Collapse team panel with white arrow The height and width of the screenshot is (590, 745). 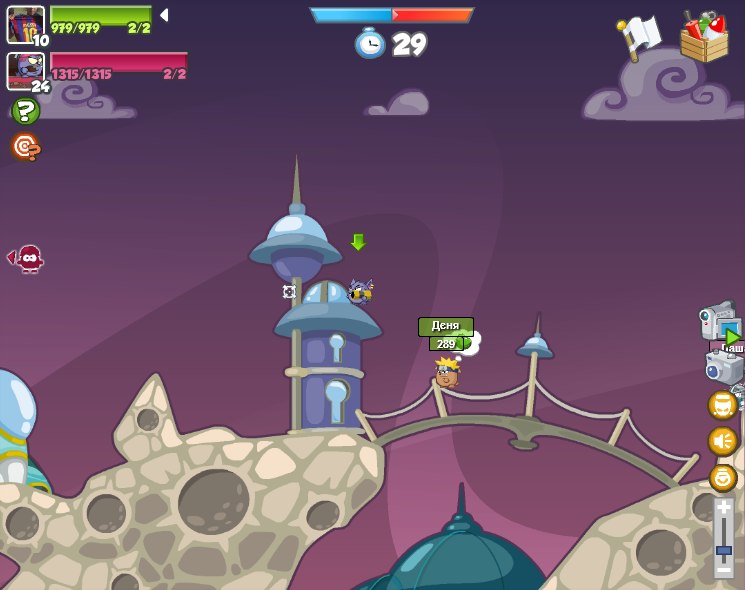[164, 15]
